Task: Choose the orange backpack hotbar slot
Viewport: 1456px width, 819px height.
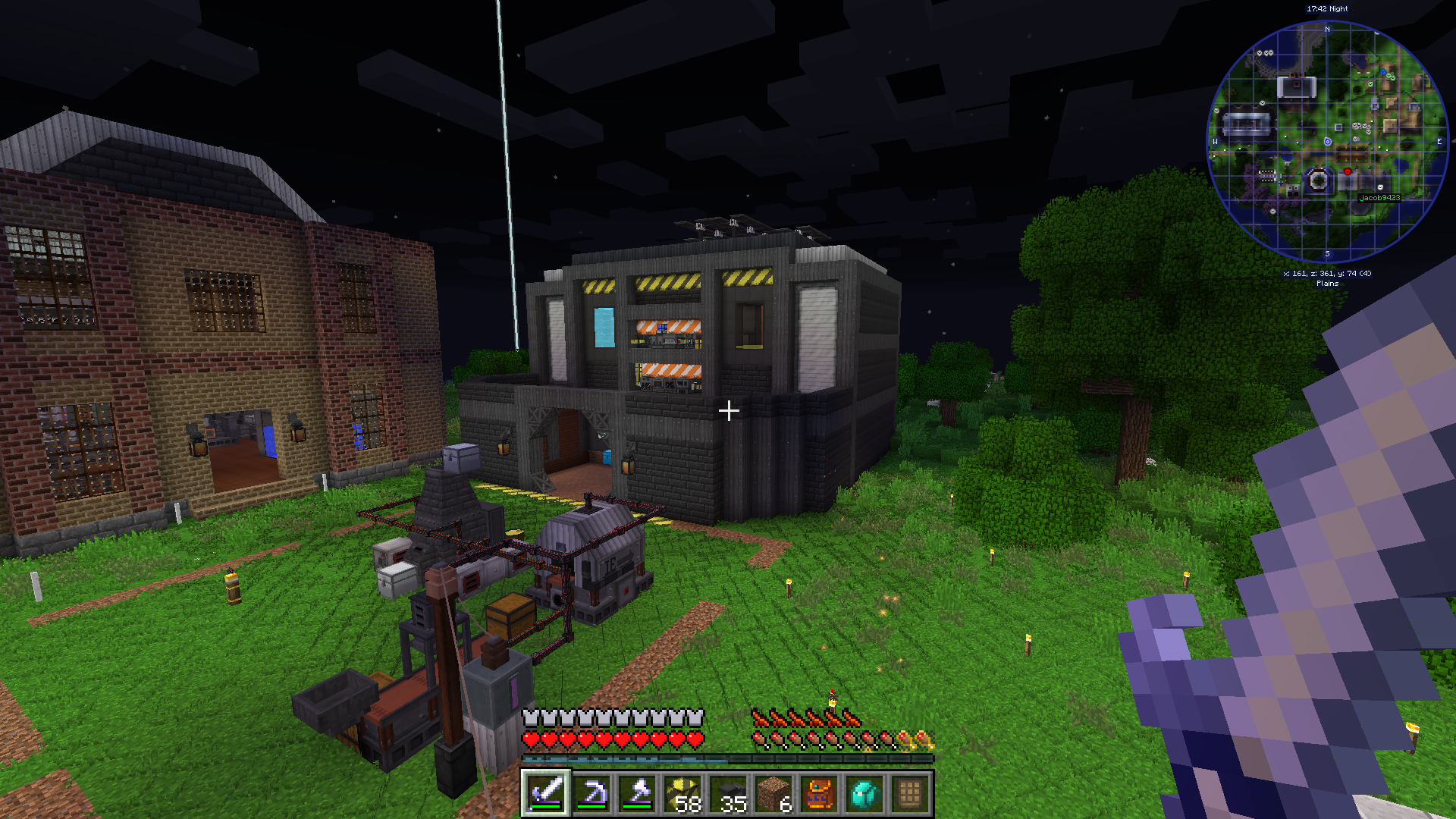Action: [x=819, y=794]
